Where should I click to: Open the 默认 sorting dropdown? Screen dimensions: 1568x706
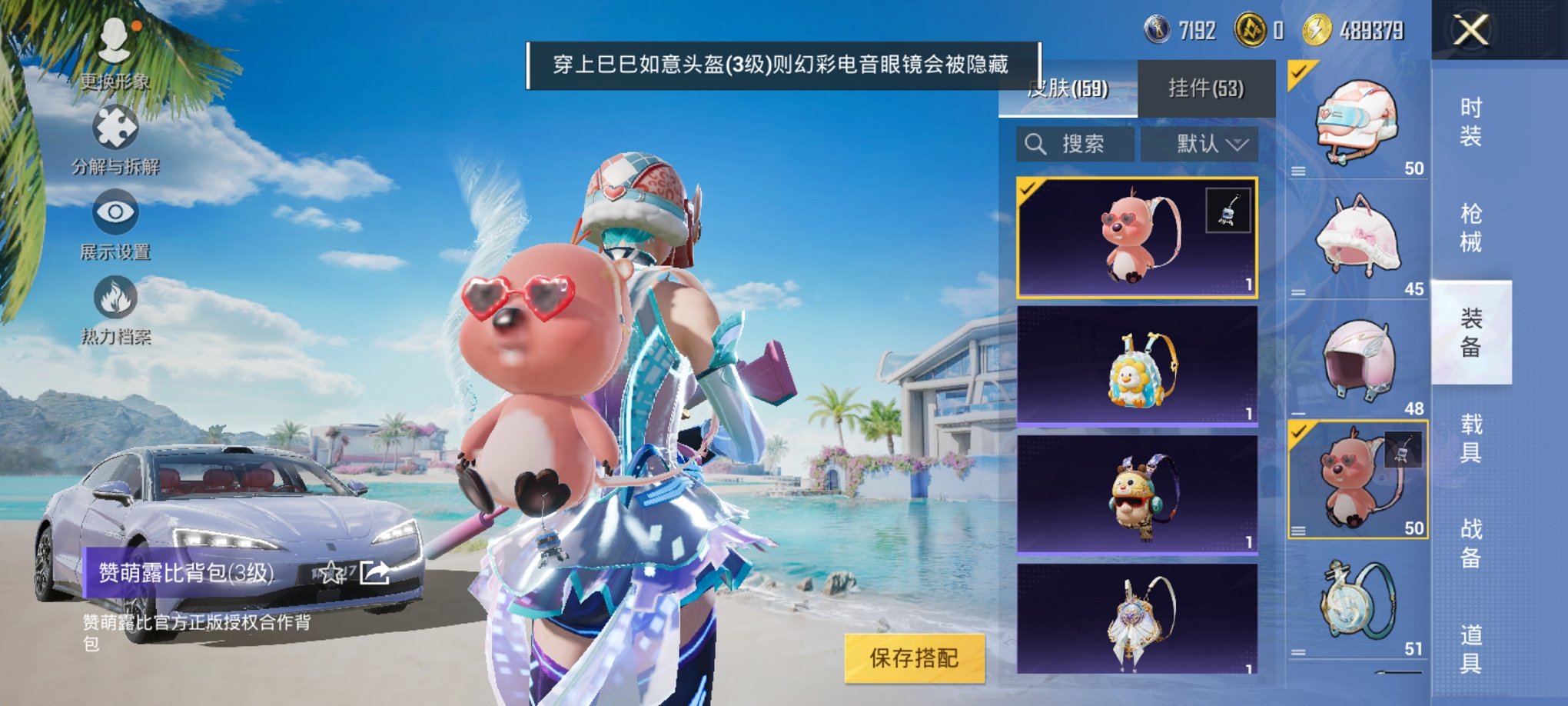(x=1203, y=145)
